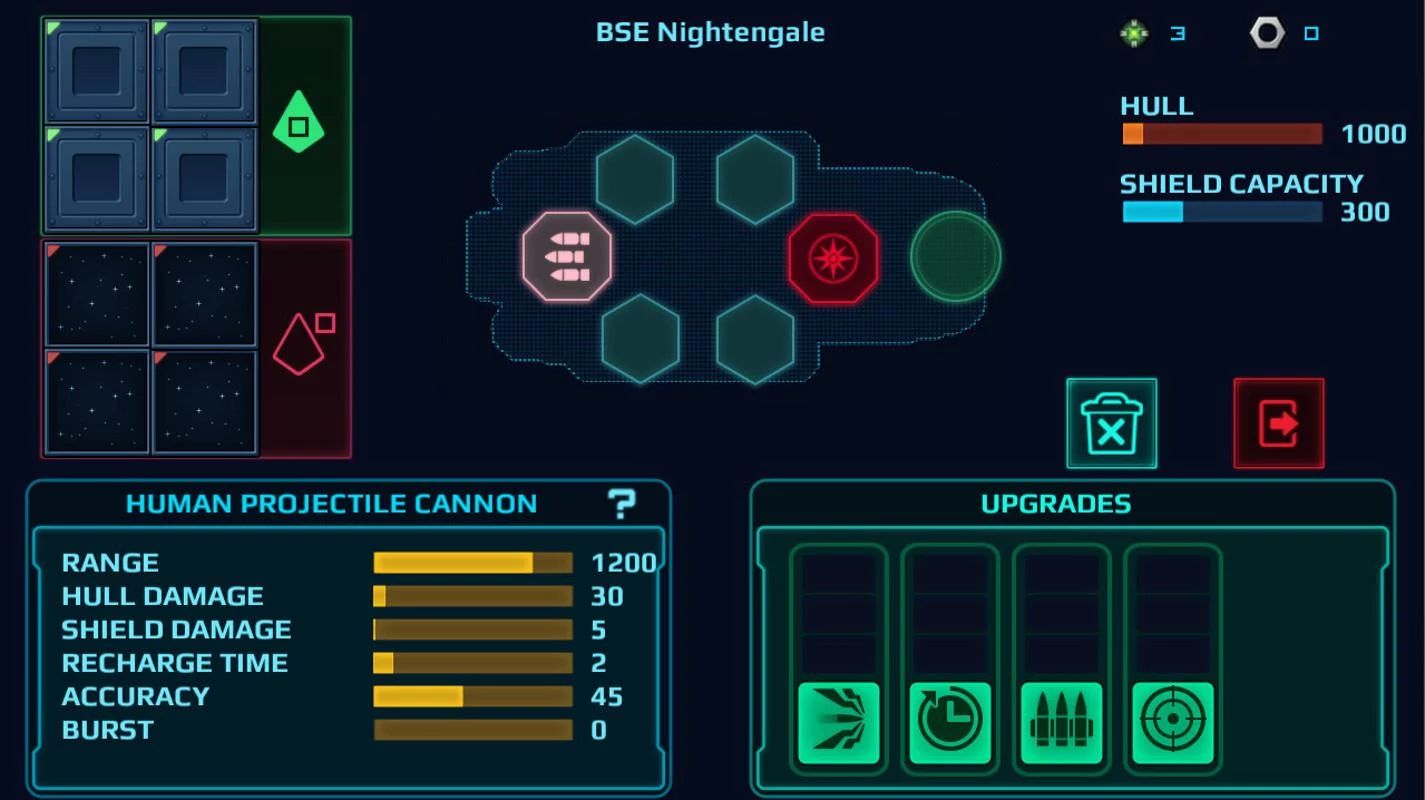
Task: Select an empty slot in the red inventory grid
Action: click(97, 293)
